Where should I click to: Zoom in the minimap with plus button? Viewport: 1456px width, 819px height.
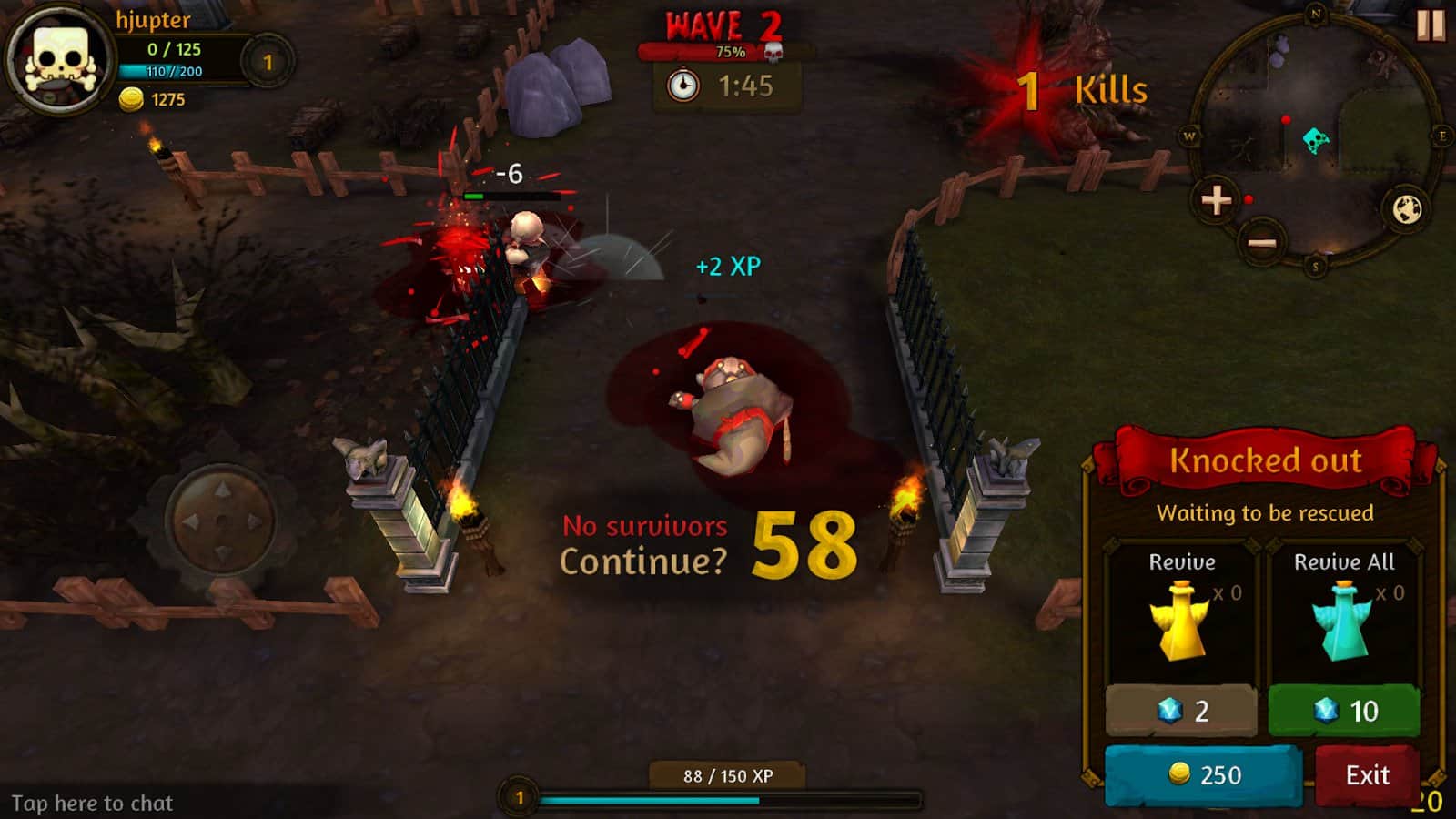(x=1217, y=200)
